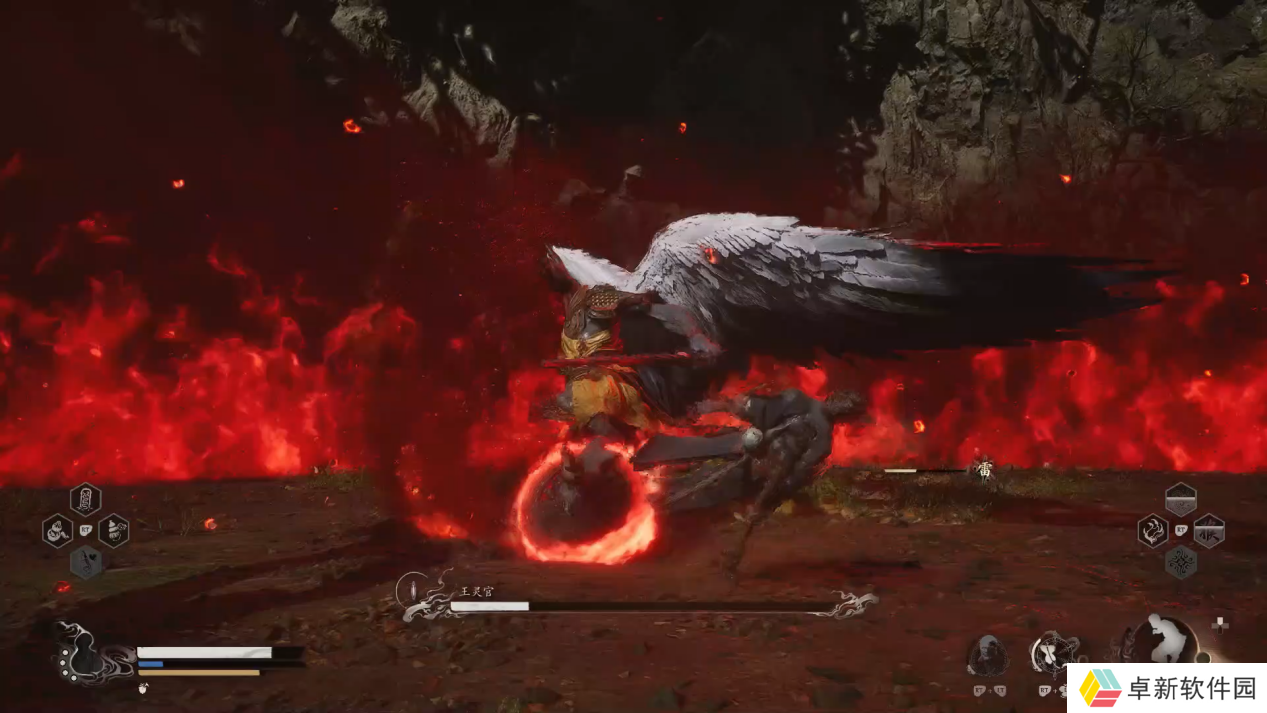Cast the spell marked with a Chinese character
The width and height of the screenshot is (1267, 713).
[1209, 530]
